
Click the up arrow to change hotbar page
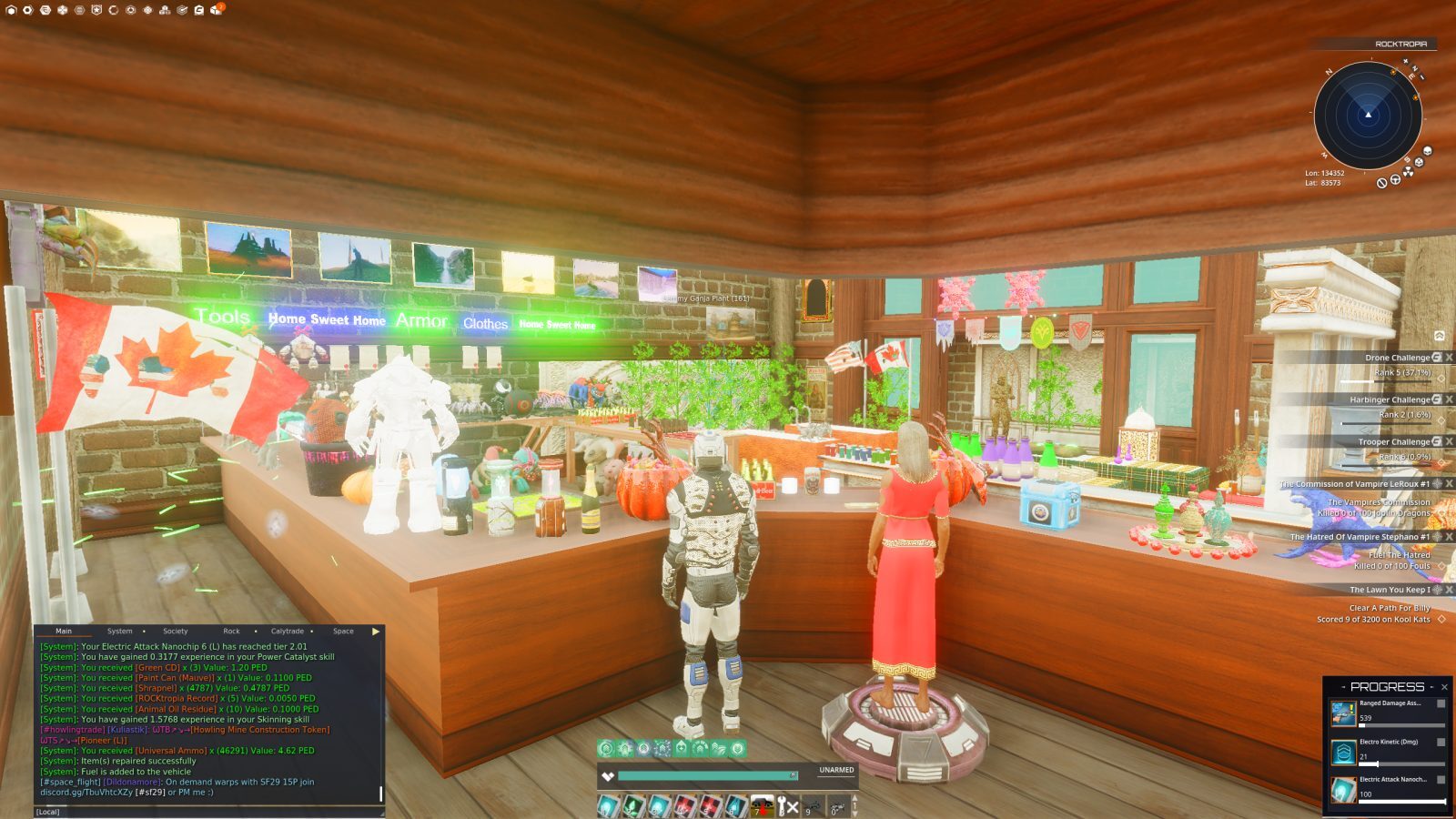coord(856,800)
